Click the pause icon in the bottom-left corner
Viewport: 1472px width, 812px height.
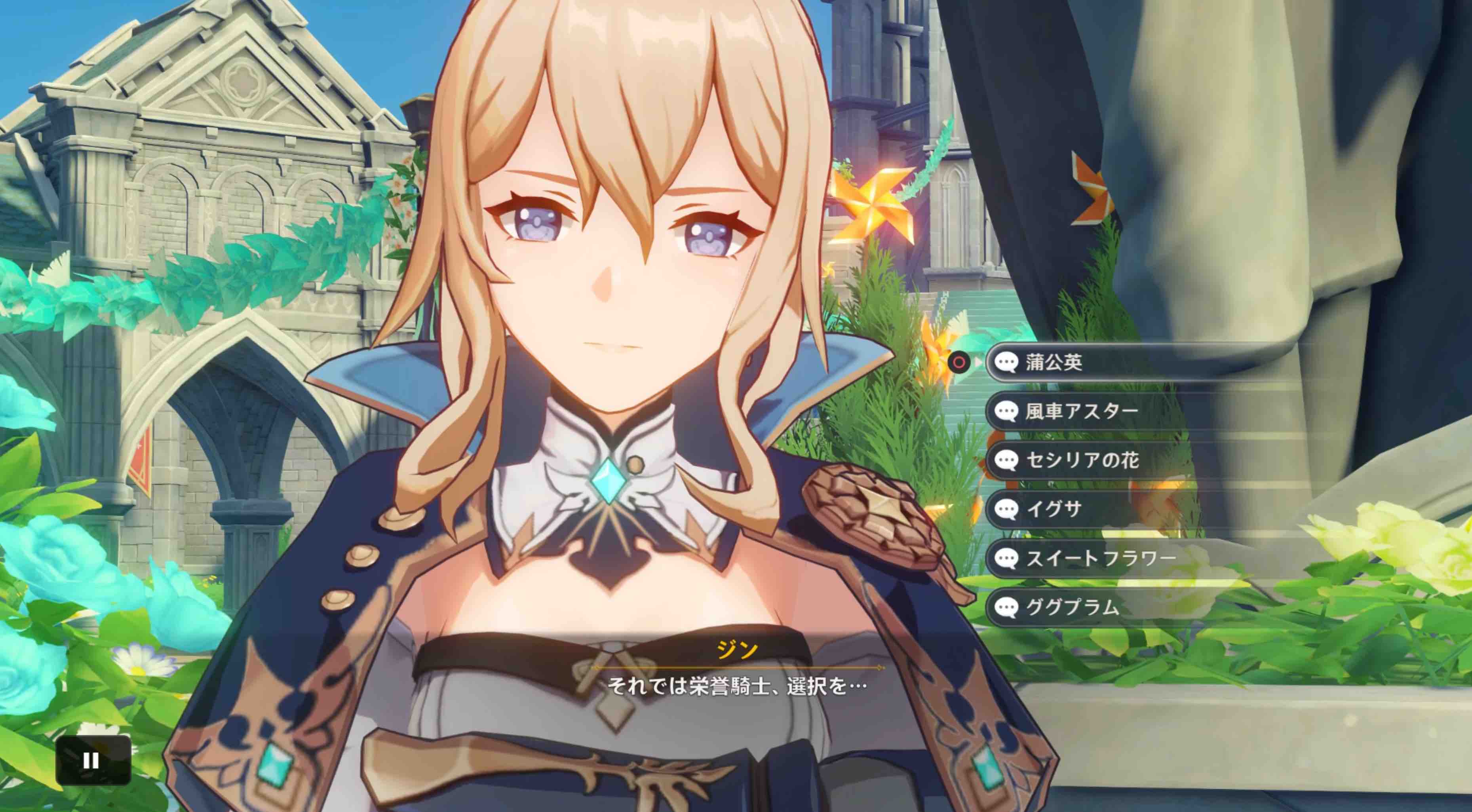pyautogui.click(x=91, y=761)
